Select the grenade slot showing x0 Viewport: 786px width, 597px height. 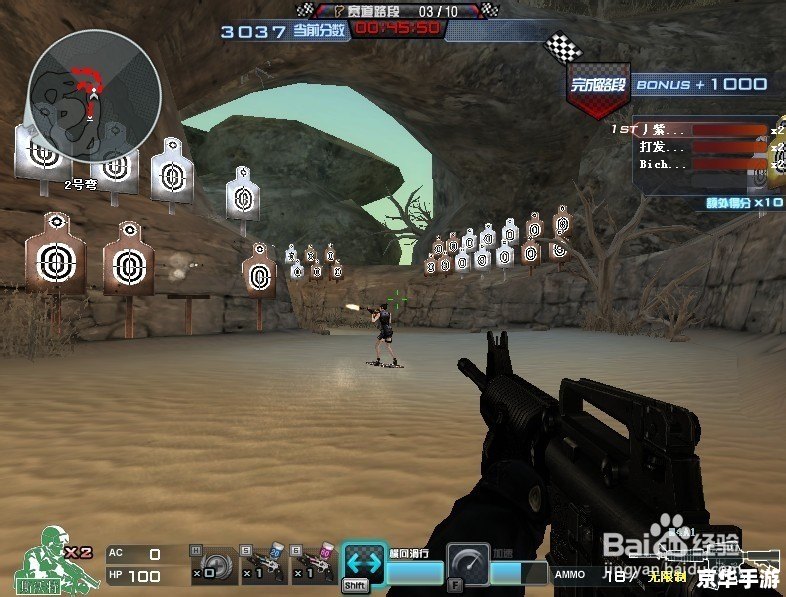click(213, 567)
